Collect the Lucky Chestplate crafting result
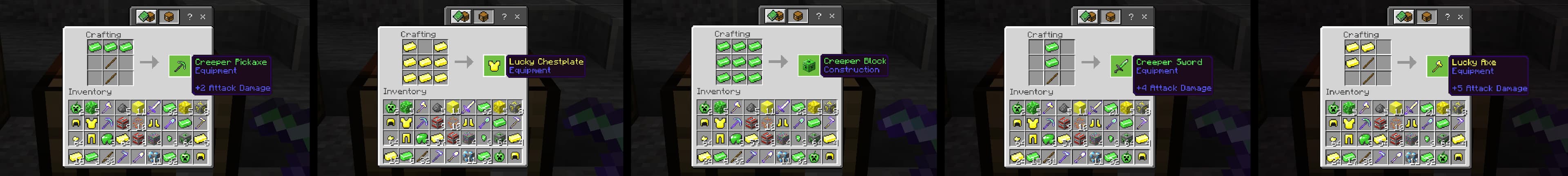The height and width of the screenshot is (176, 1568). (494, 66)
